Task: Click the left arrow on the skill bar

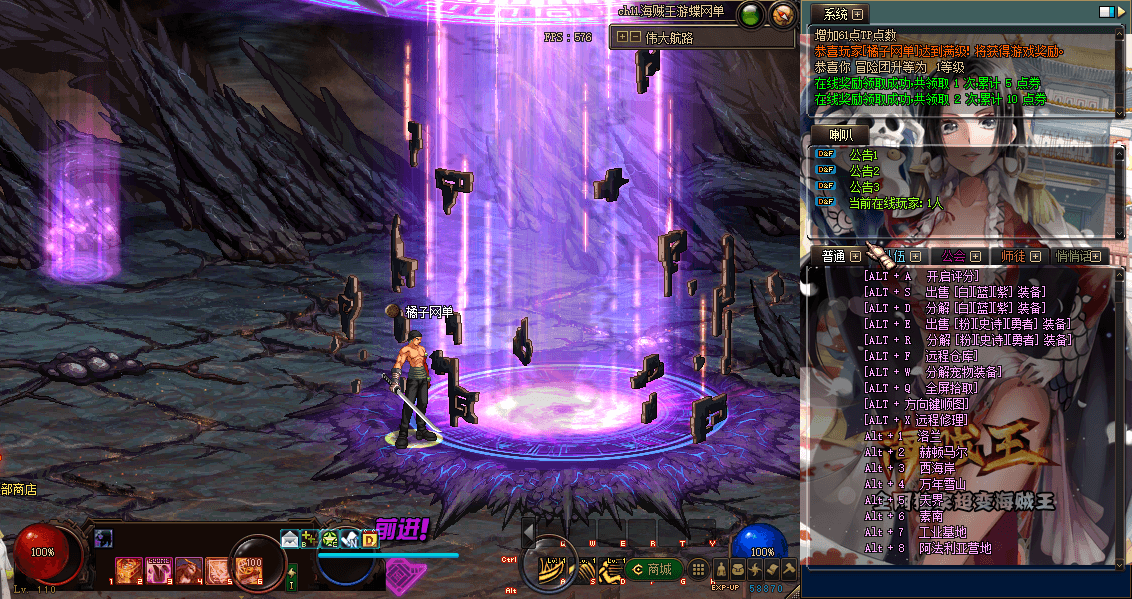Action: point(528,531)
